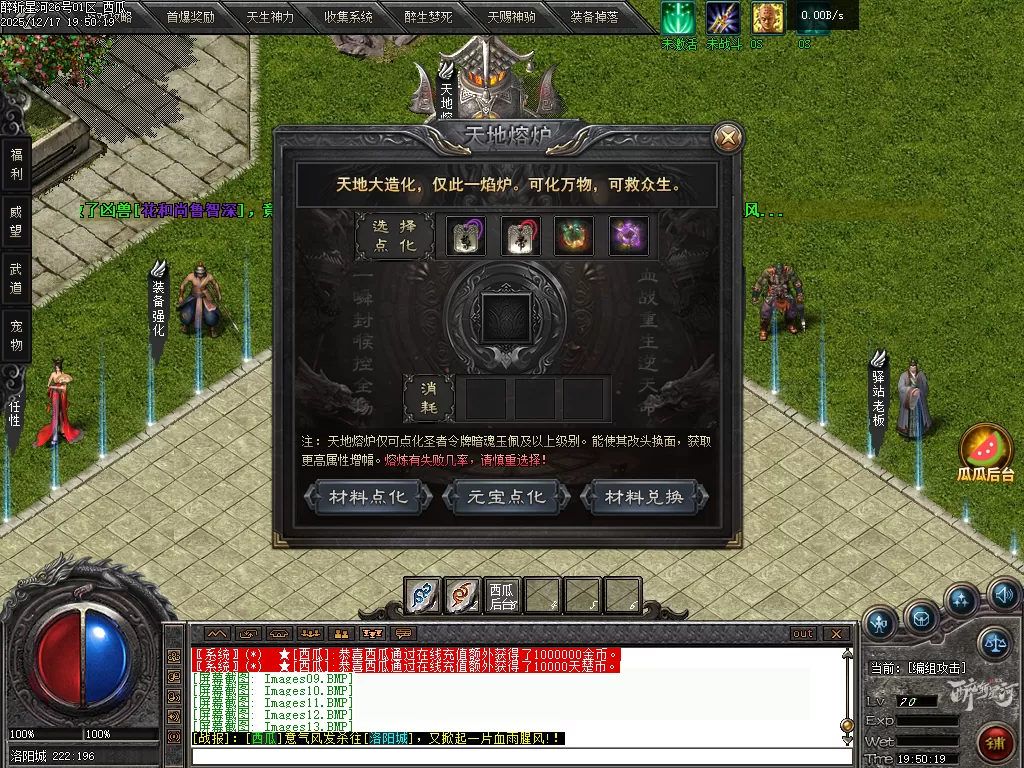Viewport: 1024px width, 768px height.
Task: Pick the purple glowing ring item
Action: [x=628, y=236]
